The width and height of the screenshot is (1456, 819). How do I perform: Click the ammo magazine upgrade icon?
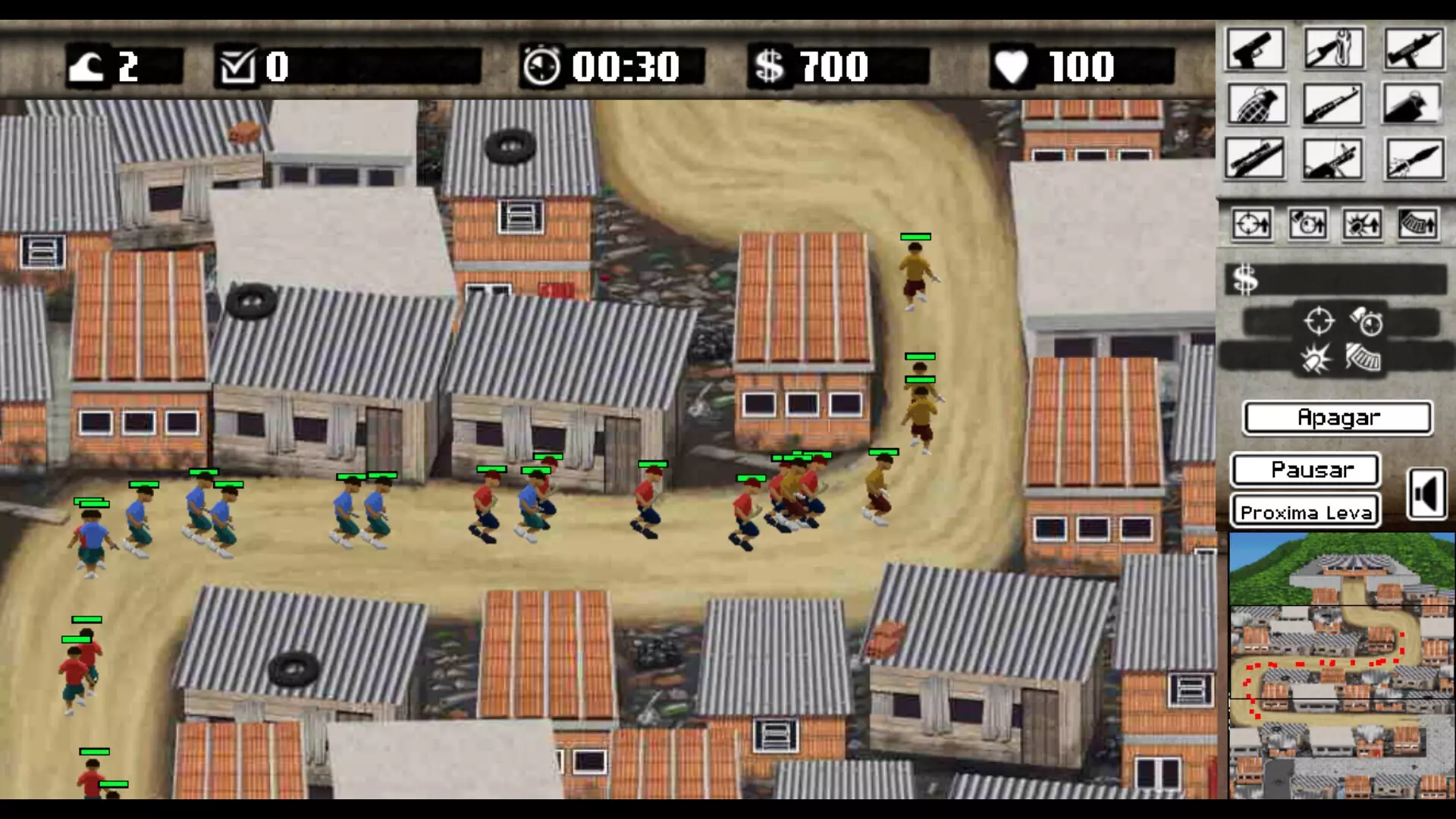1418,224
